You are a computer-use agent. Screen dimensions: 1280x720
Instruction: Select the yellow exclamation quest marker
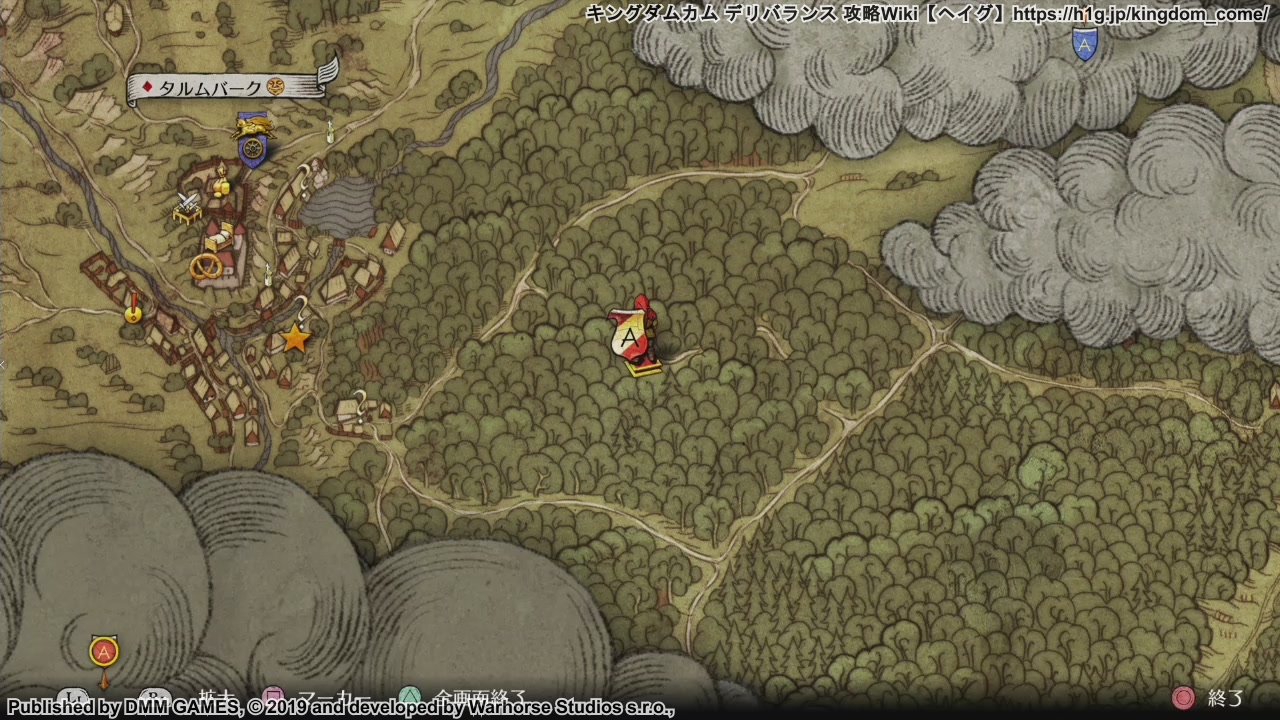pos(133,310)
